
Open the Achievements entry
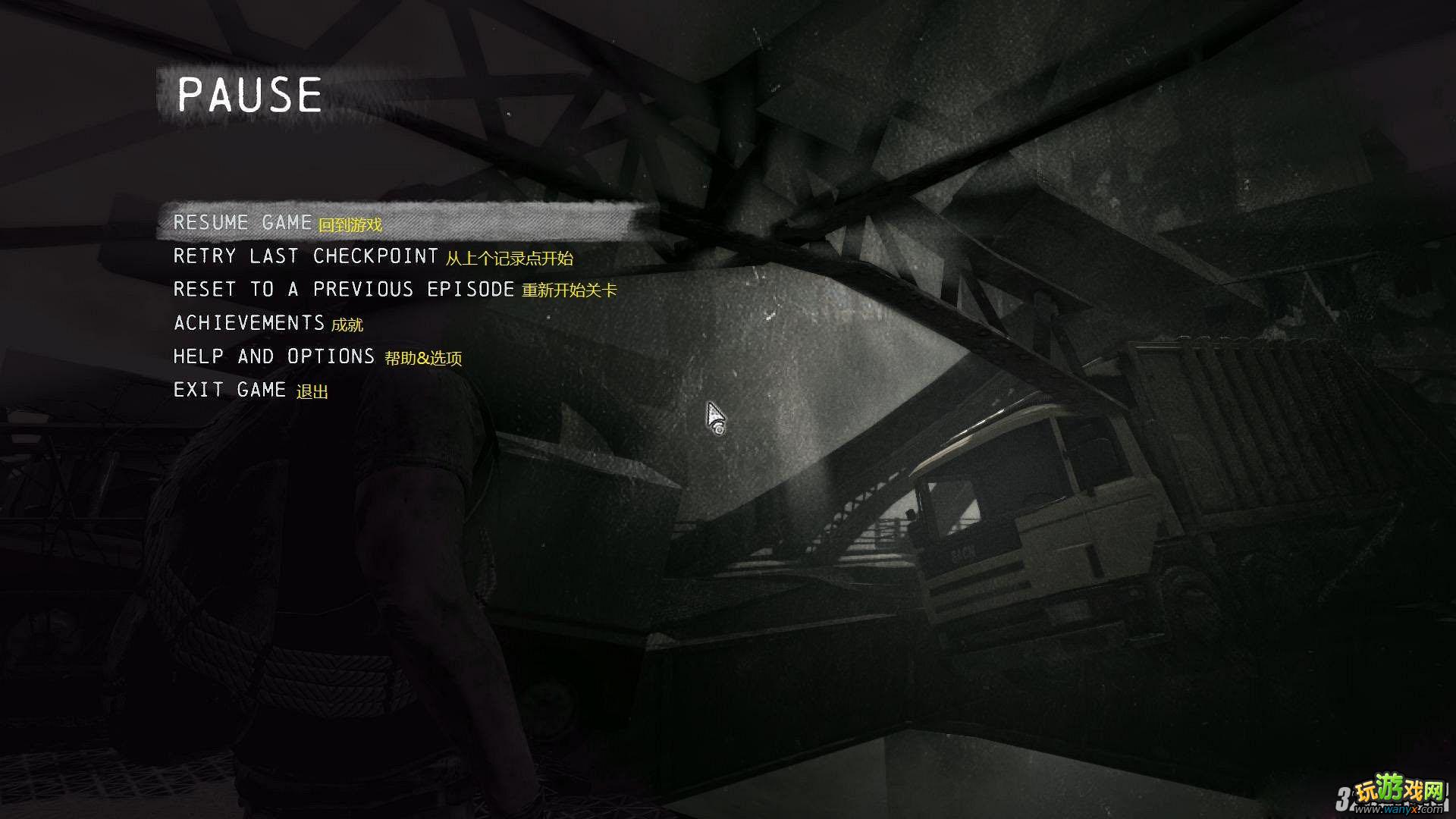[249, 323]
